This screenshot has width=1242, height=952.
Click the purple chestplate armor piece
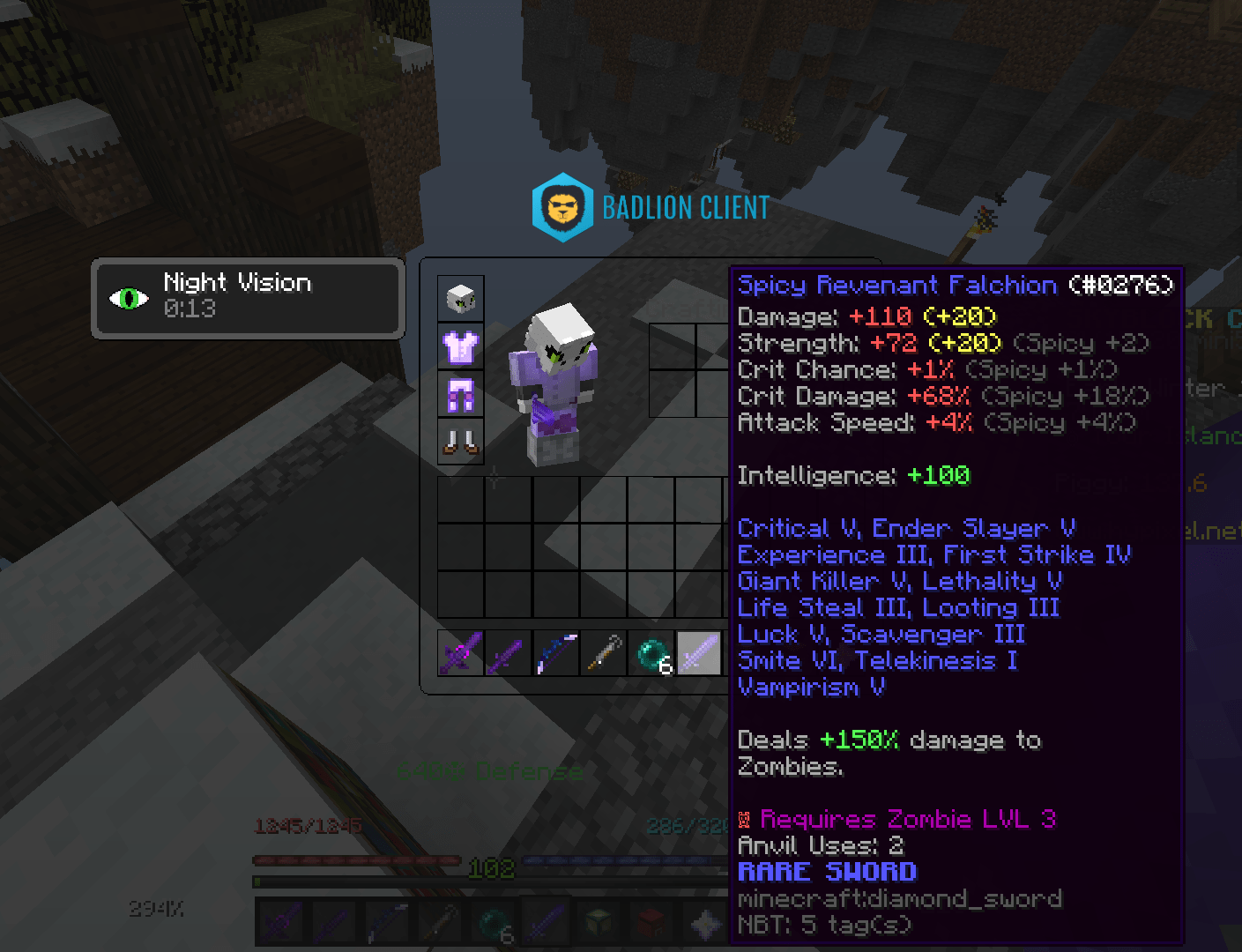pyautogui.click(x=460, y=347)
